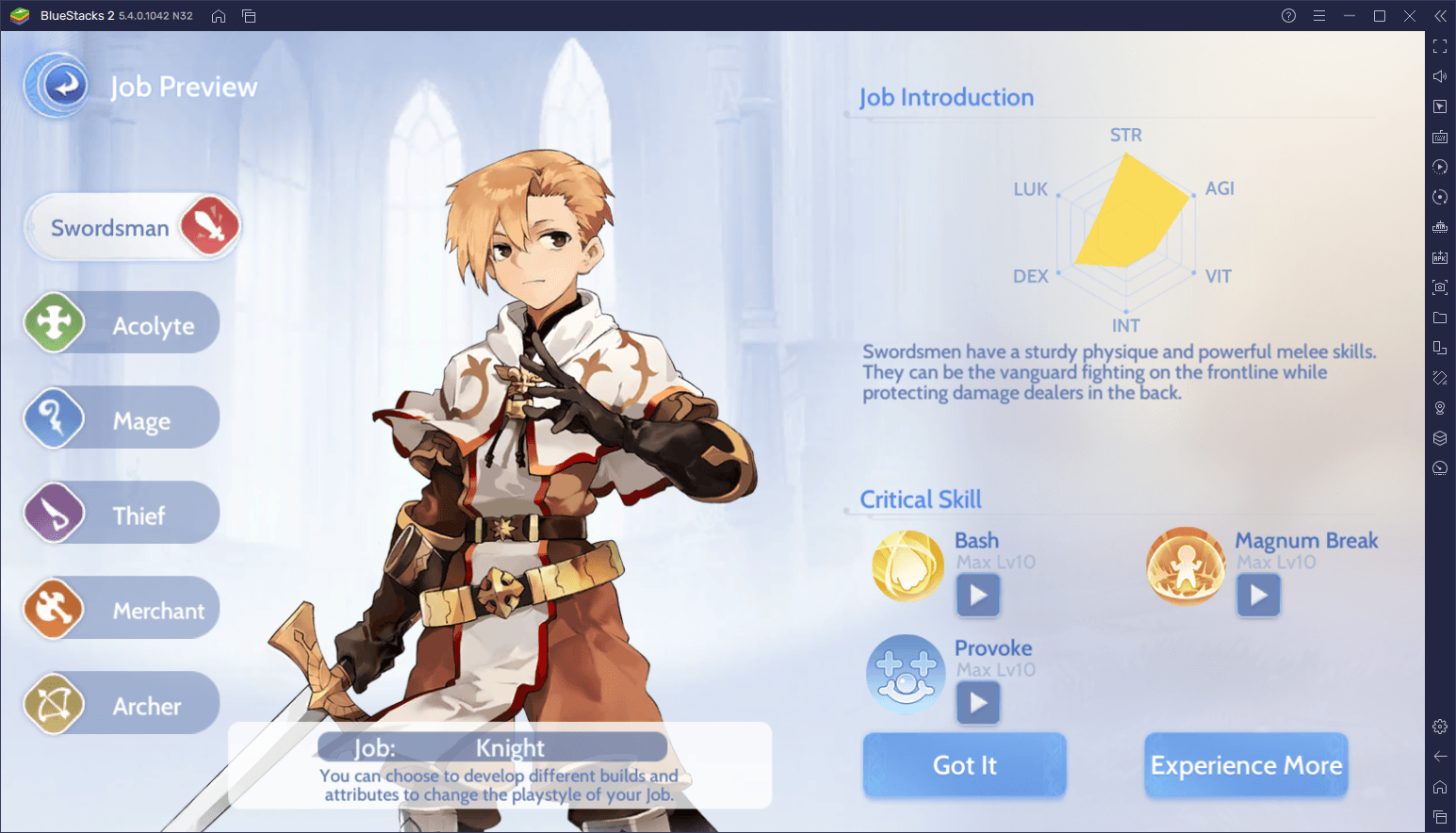Activate the Shake device tool

[1440, 377]
